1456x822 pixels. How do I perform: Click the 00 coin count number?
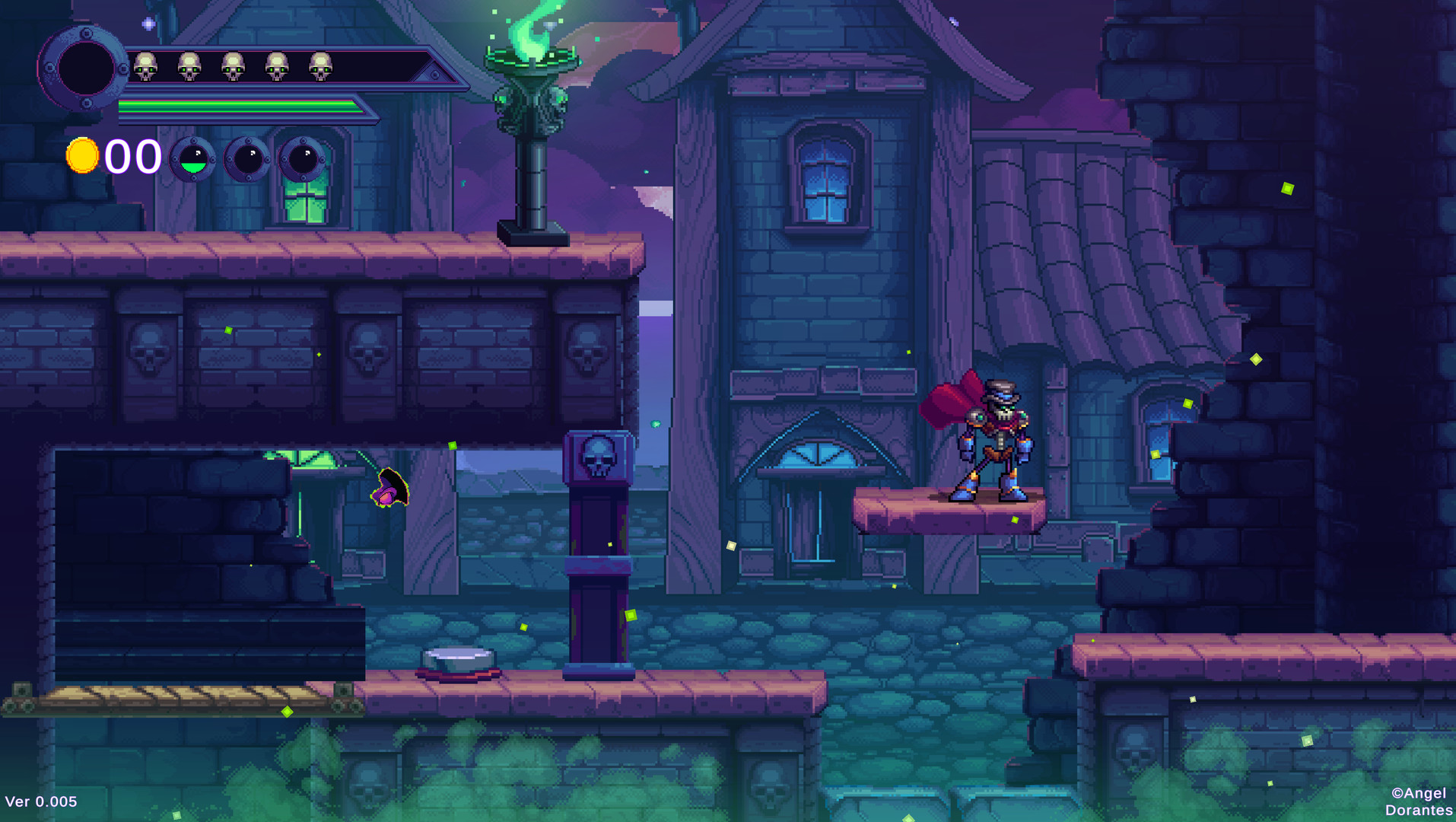pos(132,156)
